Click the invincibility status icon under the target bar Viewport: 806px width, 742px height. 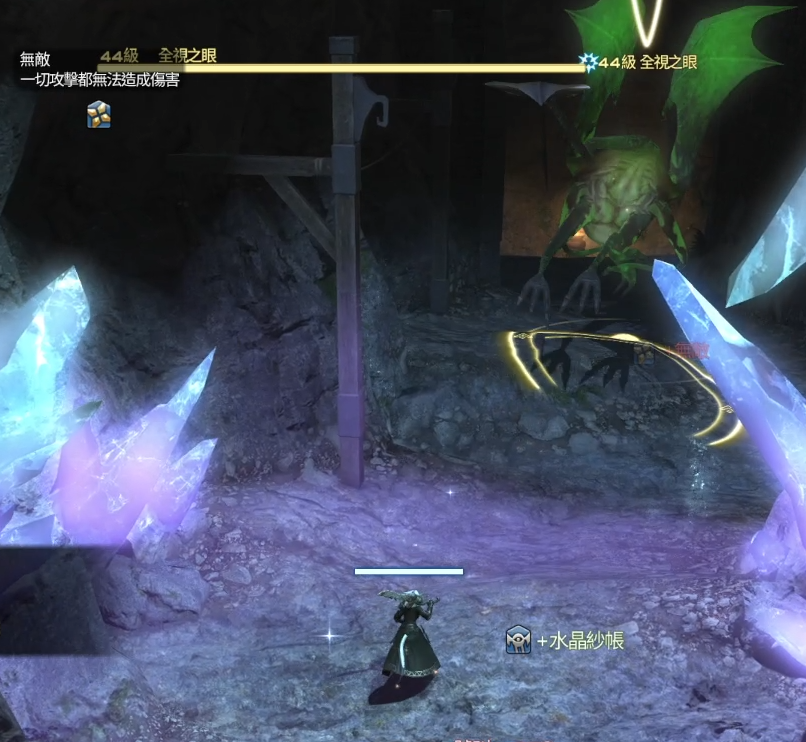tap(98, 114)
